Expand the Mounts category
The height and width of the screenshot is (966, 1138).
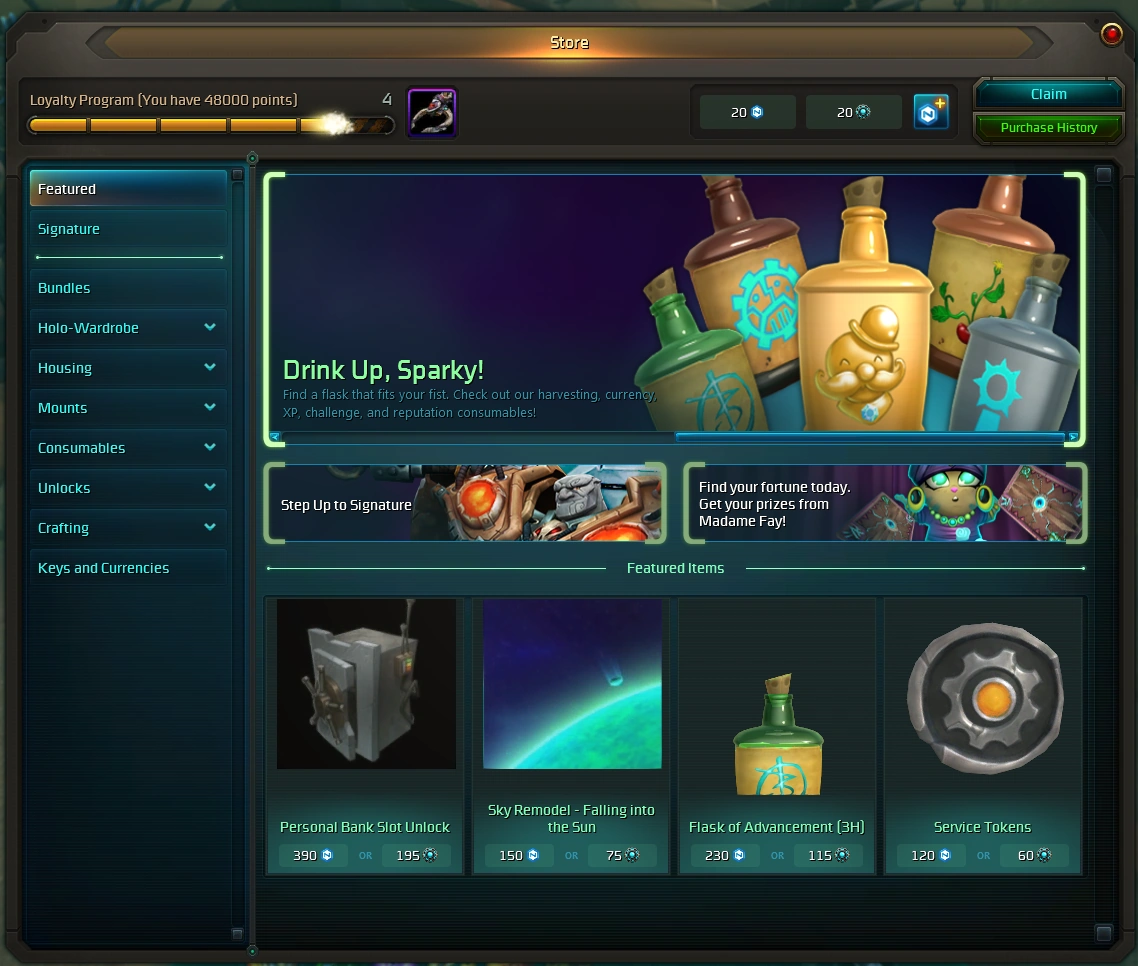point(128,408)
